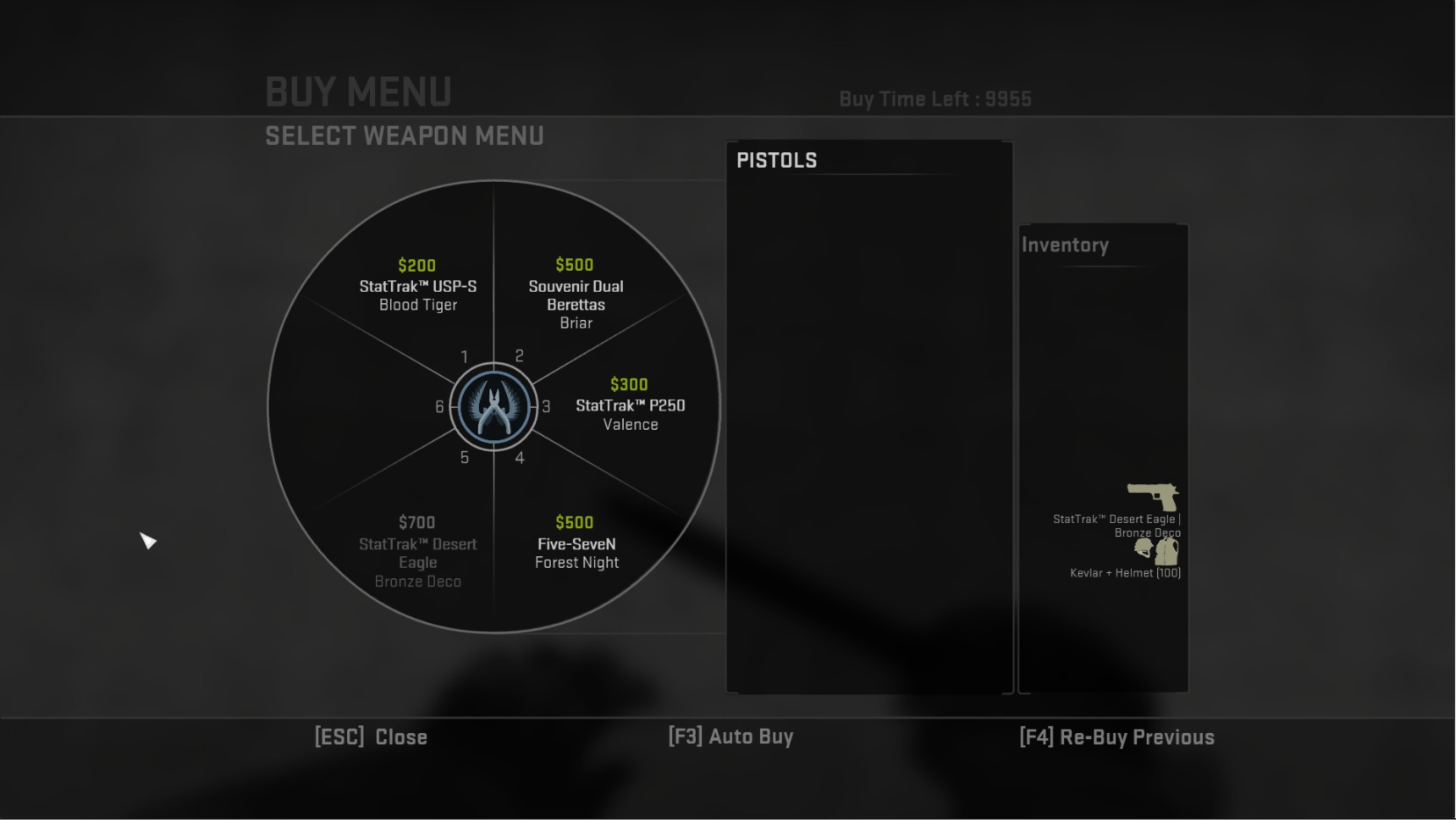Screen dimensions: 1456x820
Task: Click the Buy Time Left counter
Action: [x=936, y=99]
